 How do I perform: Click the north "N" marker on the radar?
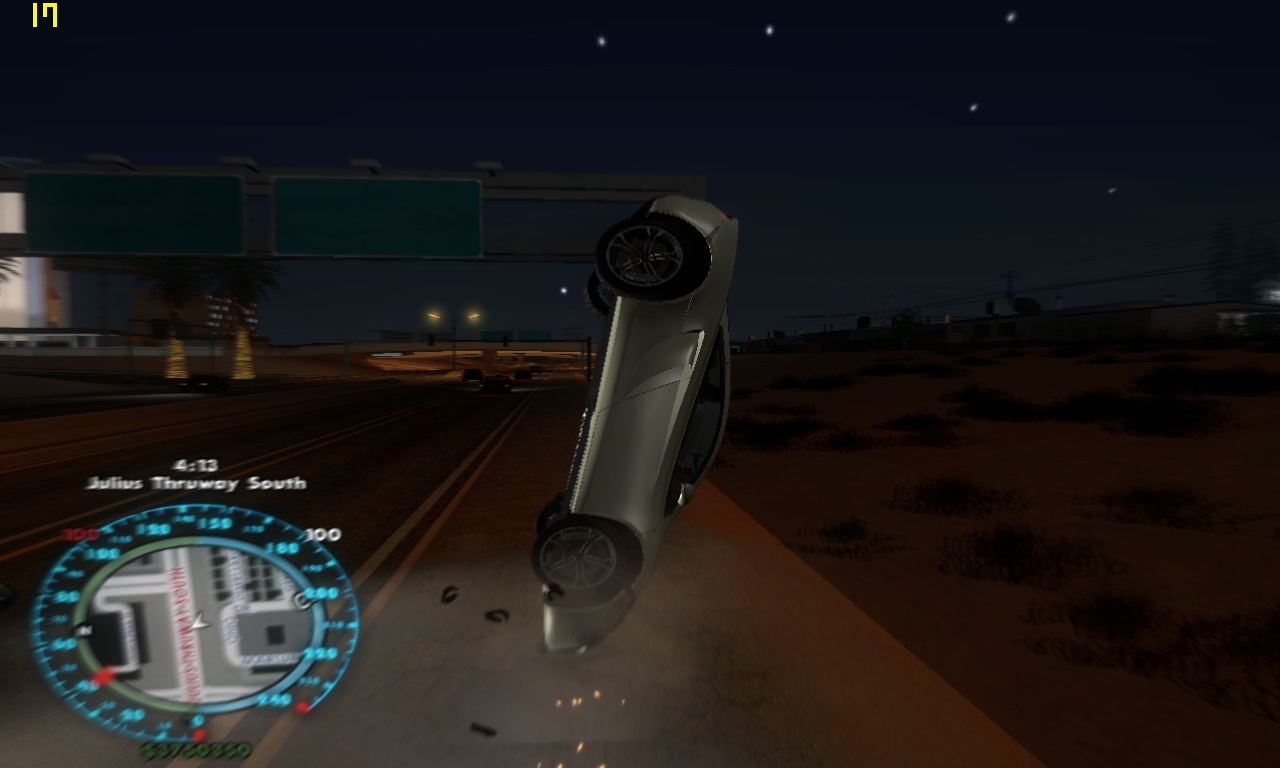(x=83, y=629)
